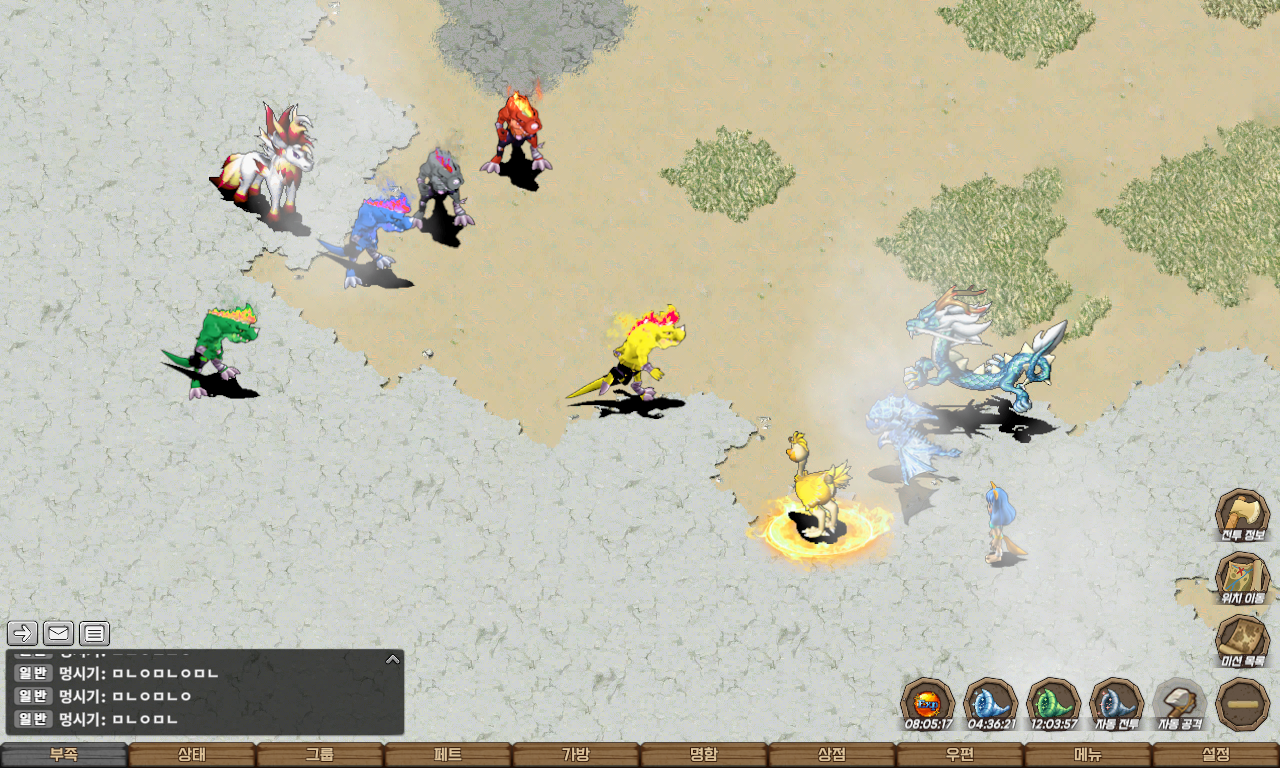Viewport: 1280px width, 768px height.
Task: Open the 메뉴 (menu) button
Action: (x=1088, y=755)
